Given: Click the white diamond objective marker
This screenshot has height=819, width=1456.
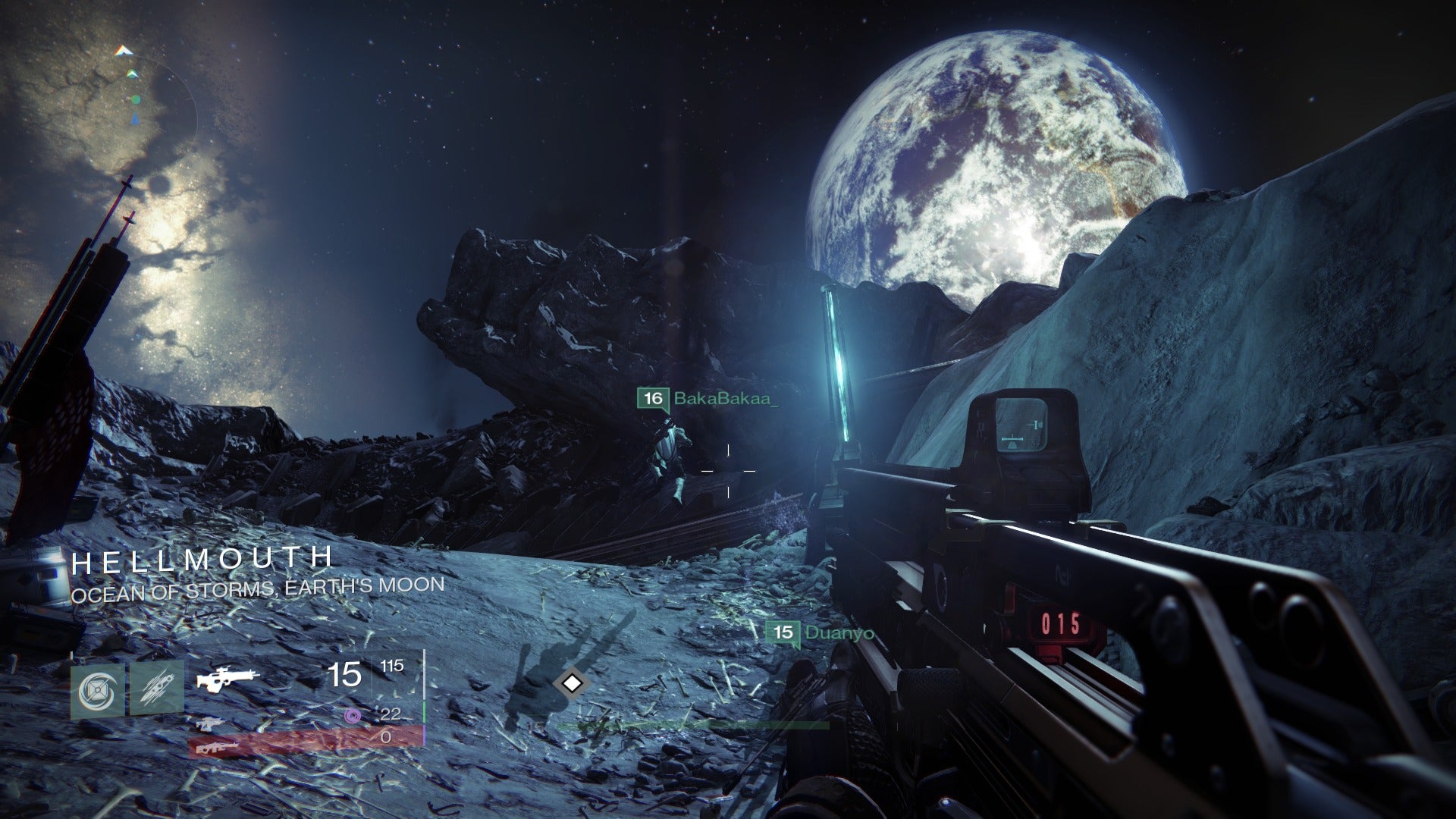Looking at the screenshot, I should pos(571,683).
